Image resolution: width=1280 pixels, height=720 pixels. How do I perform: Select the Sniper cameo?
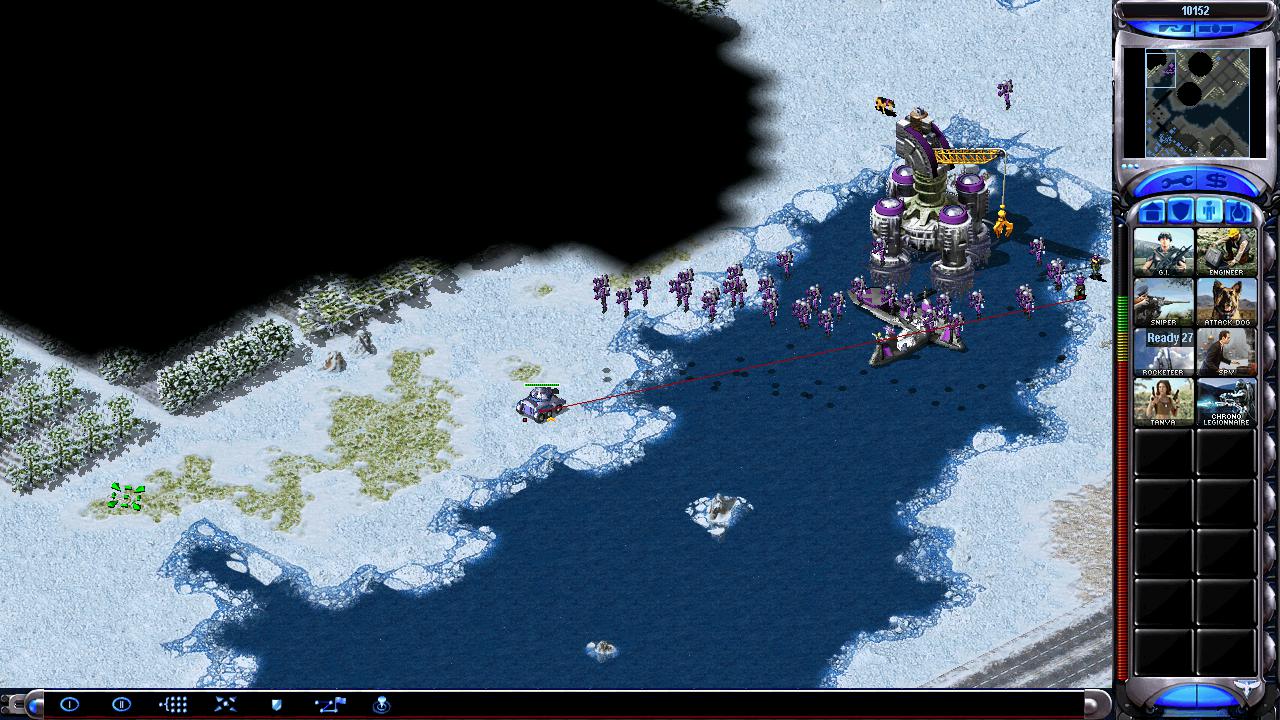[1164, 302]
